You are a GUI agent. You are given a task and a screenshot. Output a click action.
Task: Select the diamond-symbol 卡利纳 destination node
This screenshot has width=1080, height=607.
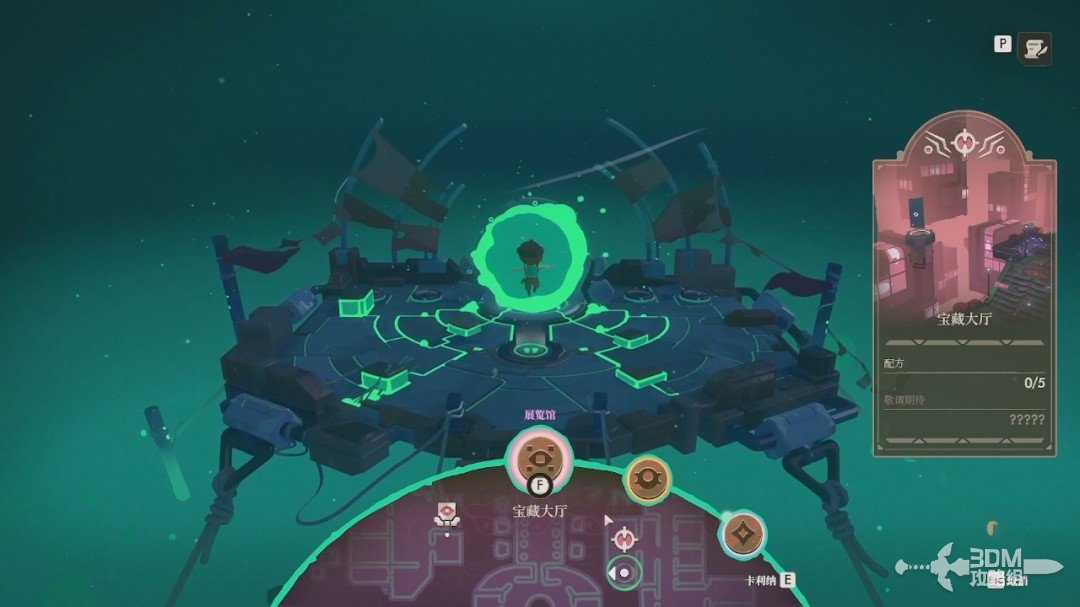pyautogui.click(x=743, y=534)
